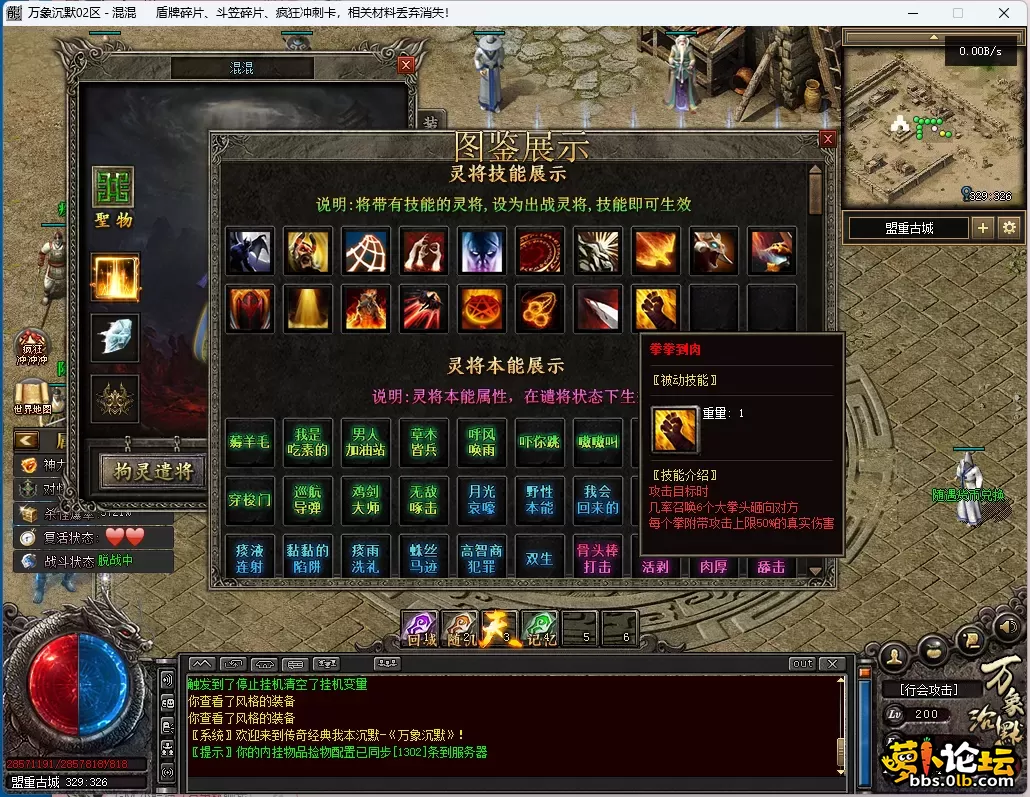Select the 月光哀嚎 instinct tile
The height and width of the screenshot is (797, 1030).
coord(482,498)
